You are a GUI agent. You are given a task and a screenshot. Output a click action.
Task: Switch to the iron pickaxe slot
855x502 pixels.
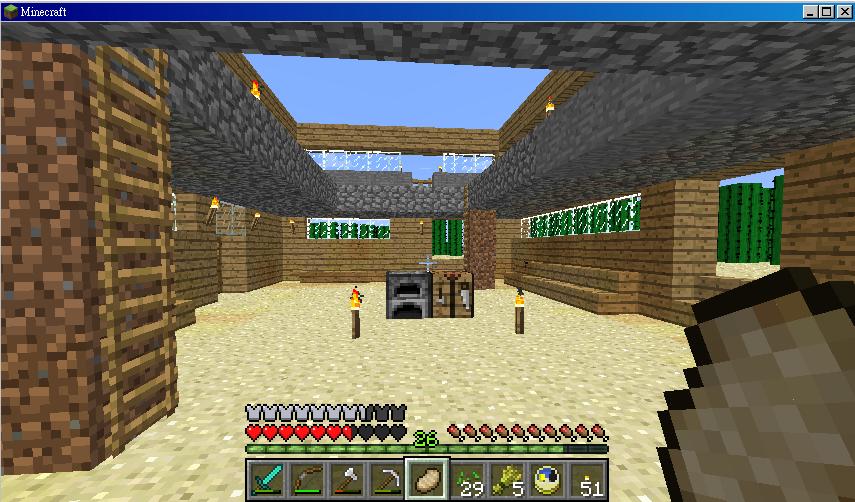point(386,478)
